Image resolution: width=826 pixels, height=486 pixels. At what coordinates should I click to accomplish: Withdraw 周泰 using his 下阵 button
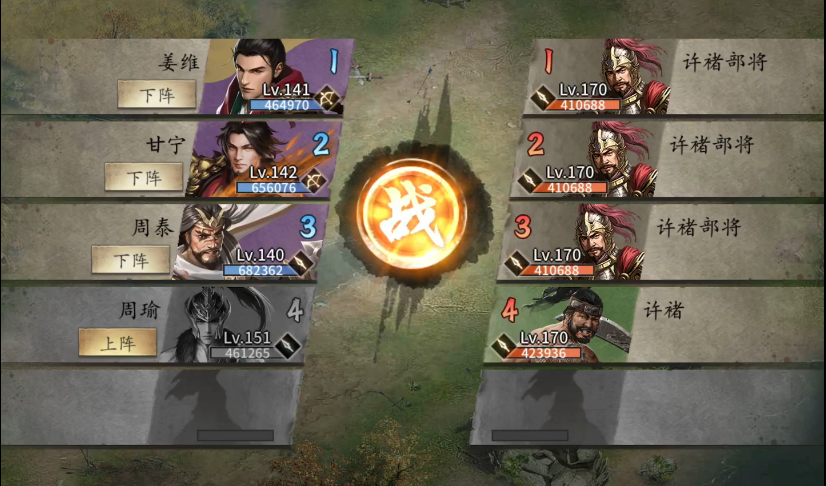point(131,260)
